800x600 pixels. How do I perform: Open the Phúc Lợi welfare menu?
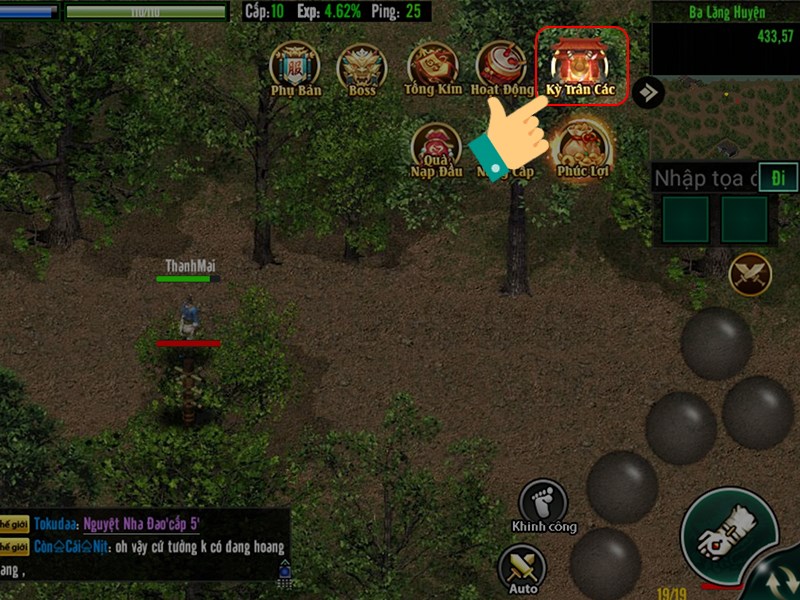582,147
